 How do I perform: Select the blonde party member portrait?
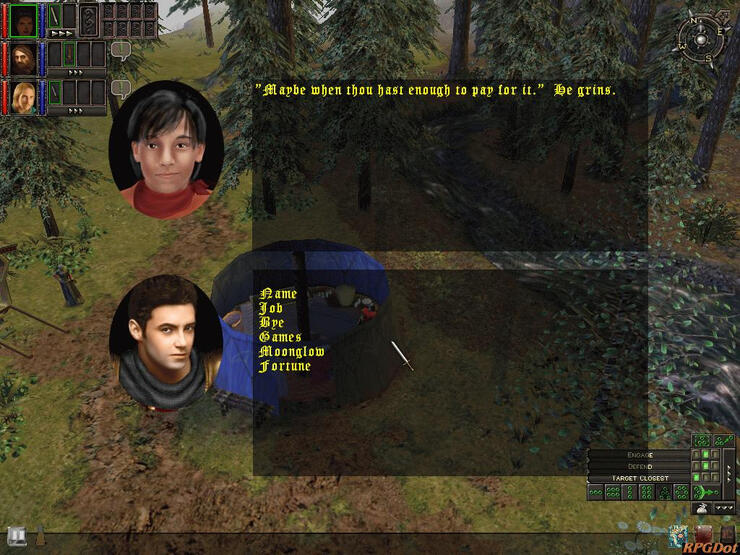click(23, 95)
